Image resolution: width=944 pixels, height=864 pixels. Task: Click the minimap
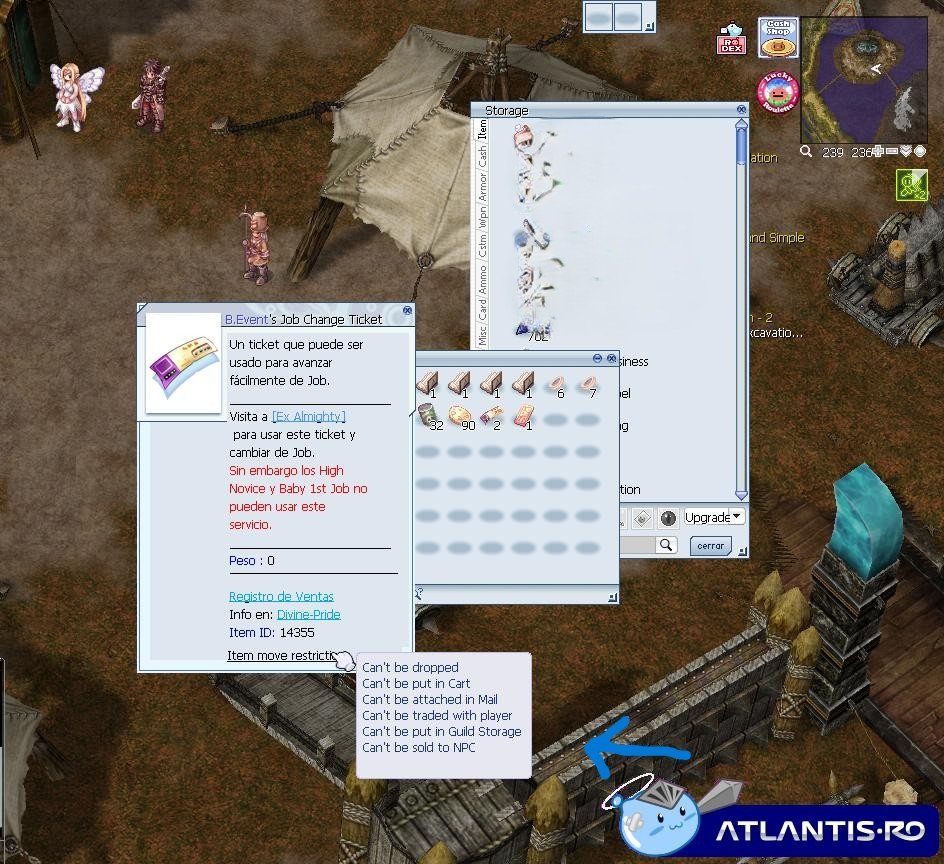point(863,80)
